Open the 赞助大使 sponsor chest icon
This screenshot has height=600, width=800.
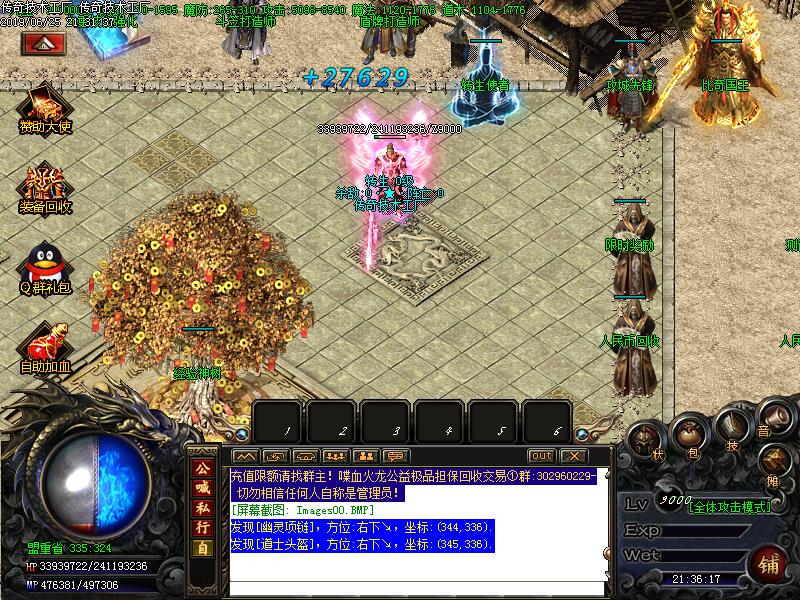coord(44,105)
